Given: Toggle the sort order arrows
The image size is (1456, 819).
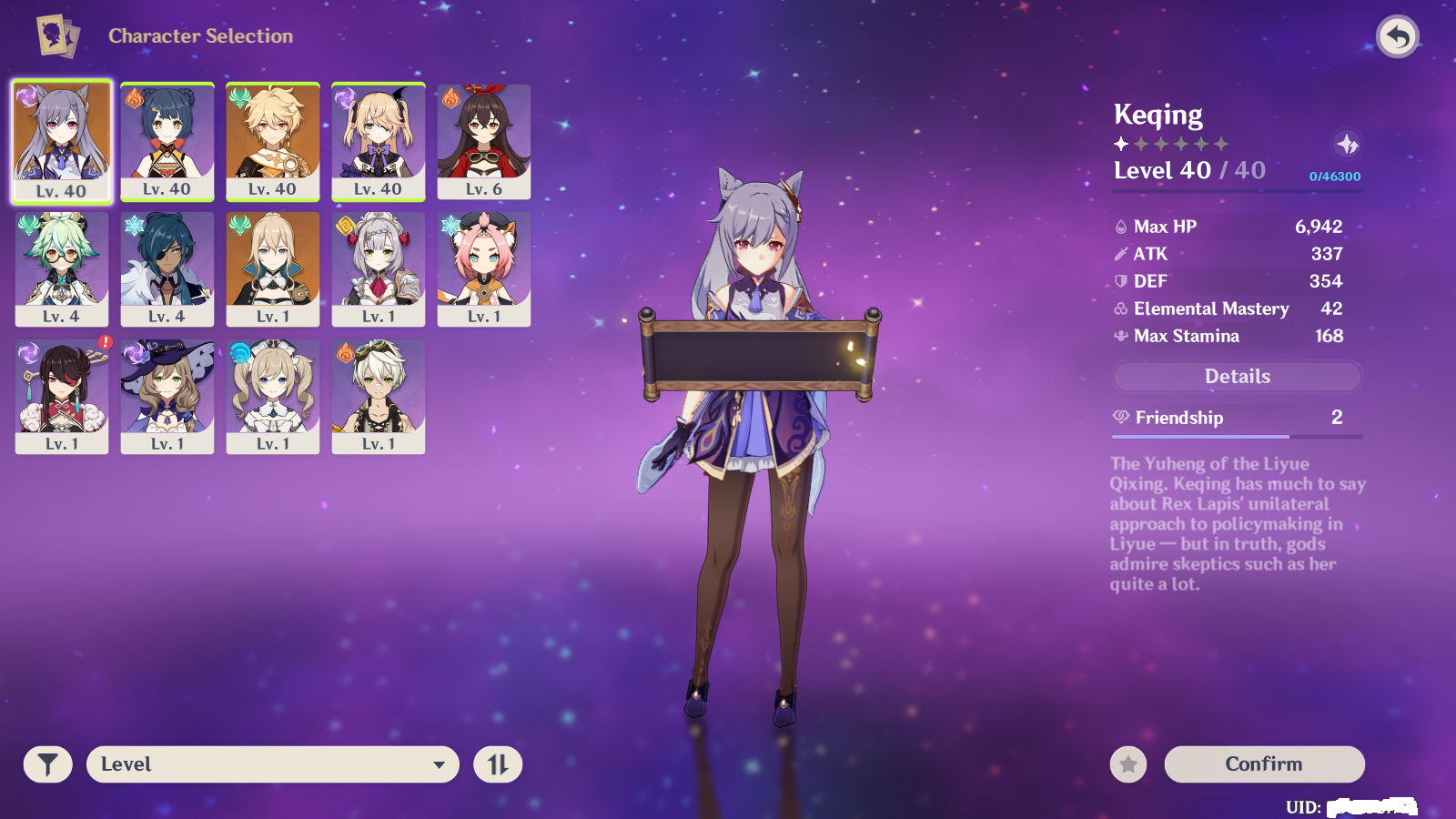Looking at the screenshot, I should [498, 764].
